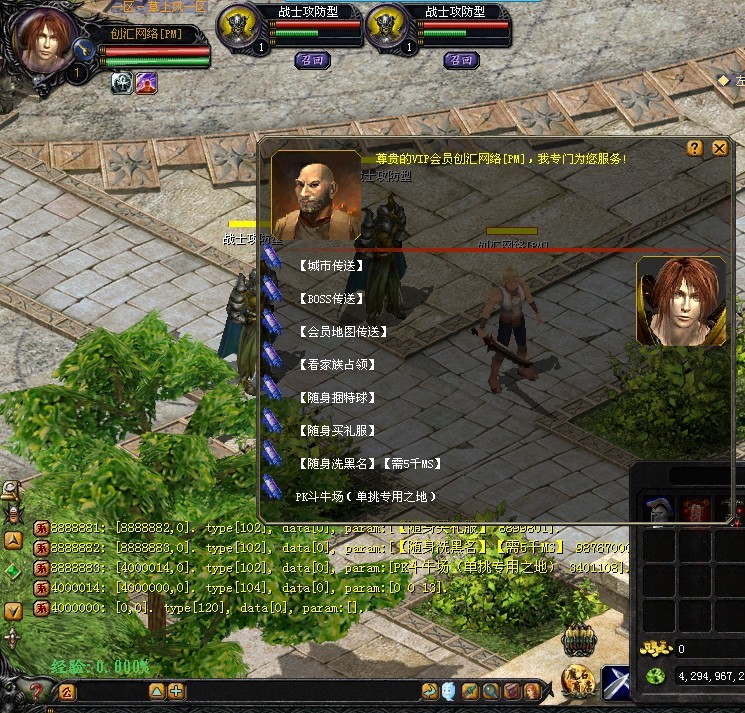Click the red-haired character portrait in dialogue
Image resolution: width=745 pixels, height=713 pixels.
coord(681,303)
